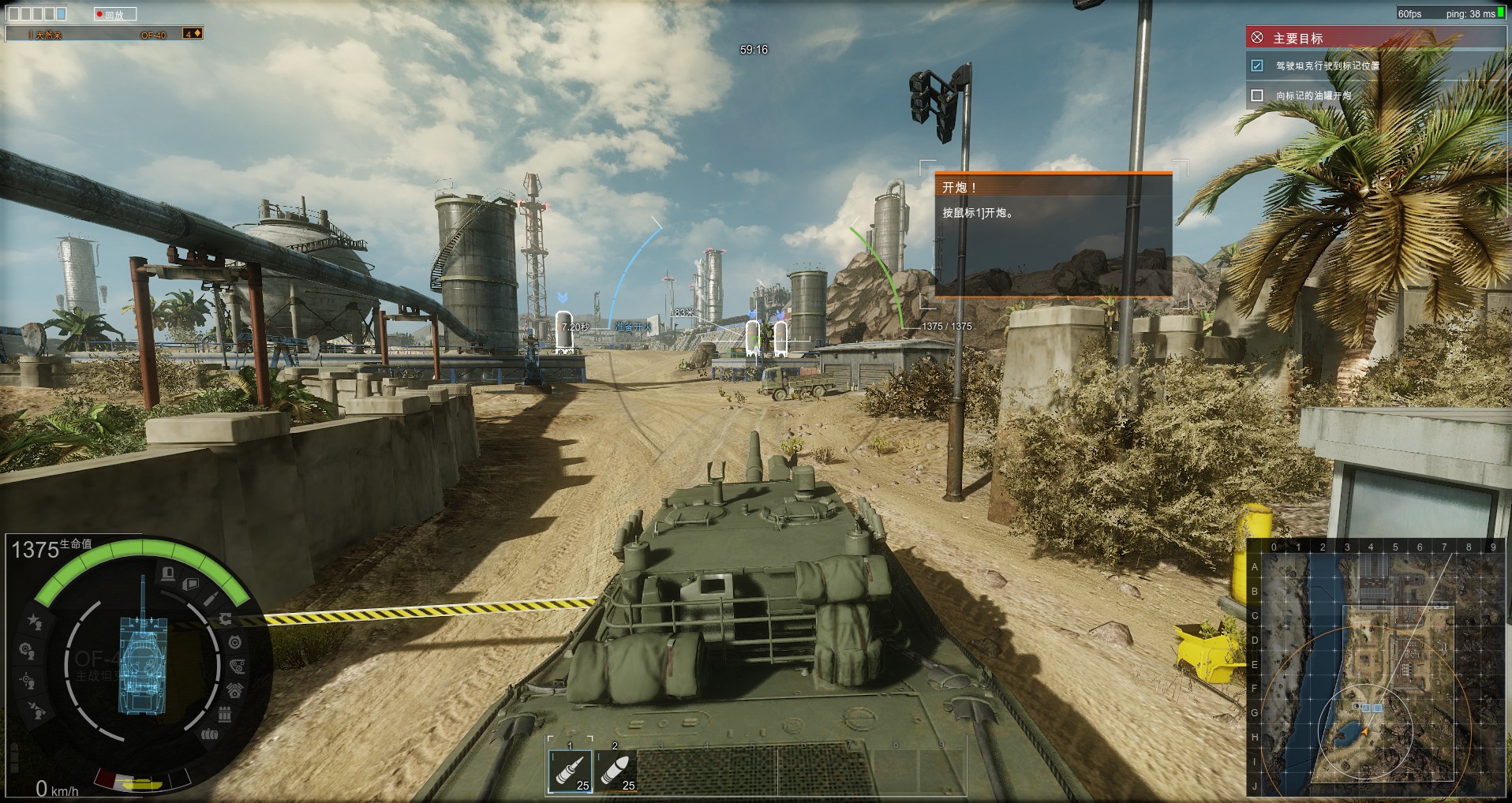
Task: Switch to the rounded shell in slot 2
Action: coord(616,771)
